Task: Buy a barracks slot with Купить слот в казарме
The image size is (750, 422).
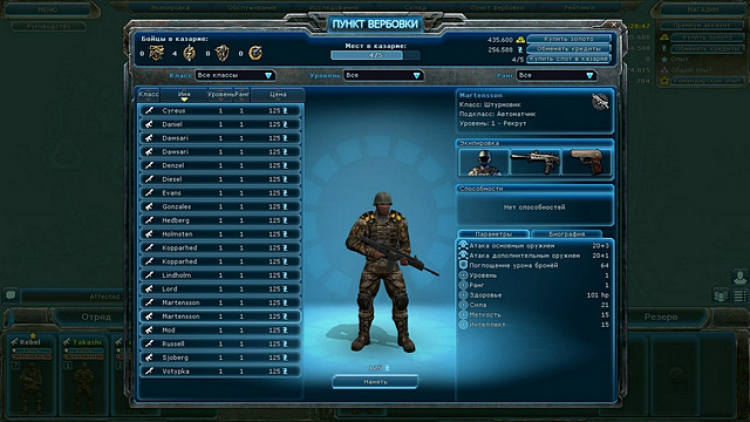Action: (570, 59)
